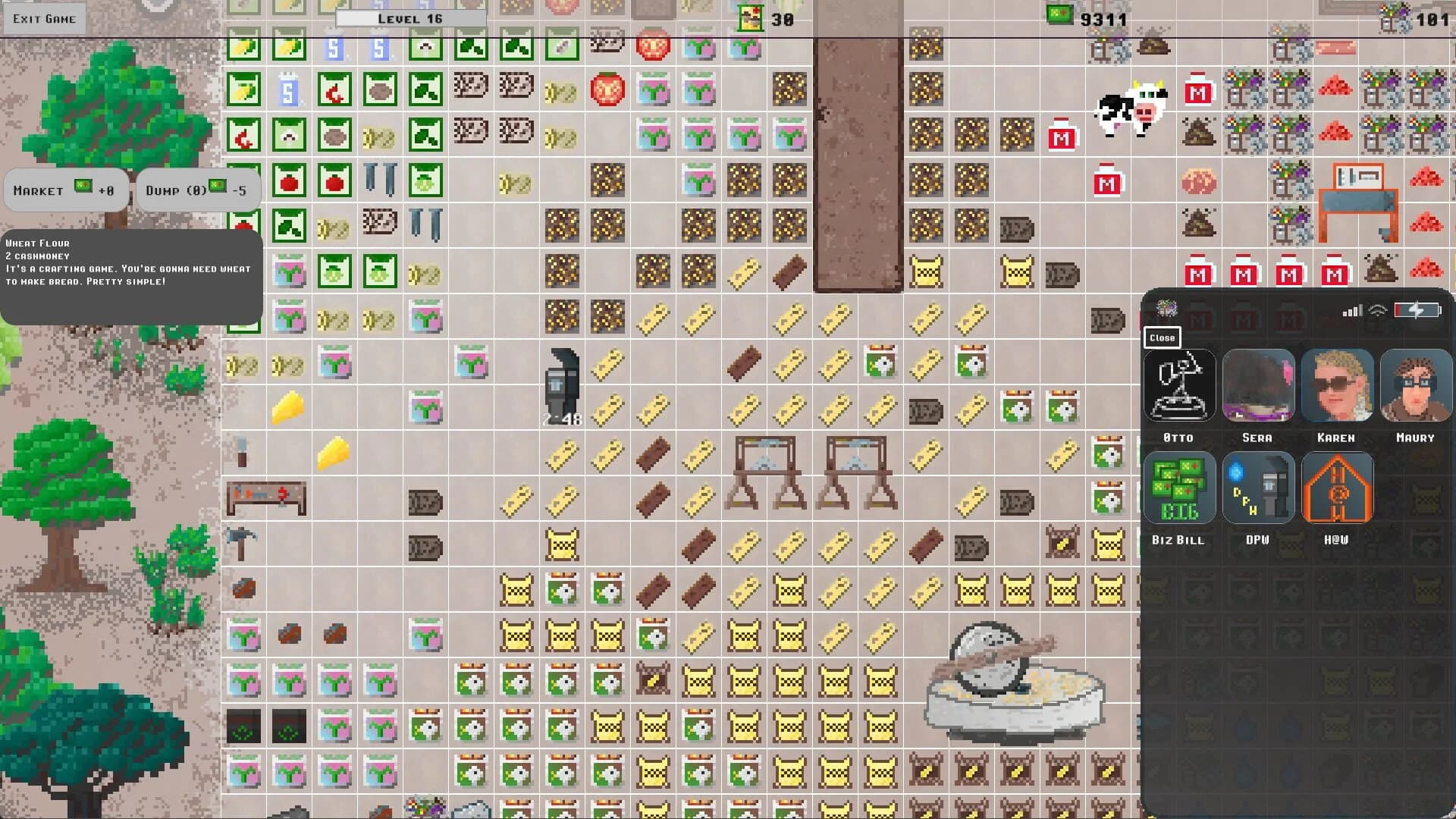The width and height of the screenshot is (1456, 819).
Task: Close the phone screen
Action: coord(1162,337)
